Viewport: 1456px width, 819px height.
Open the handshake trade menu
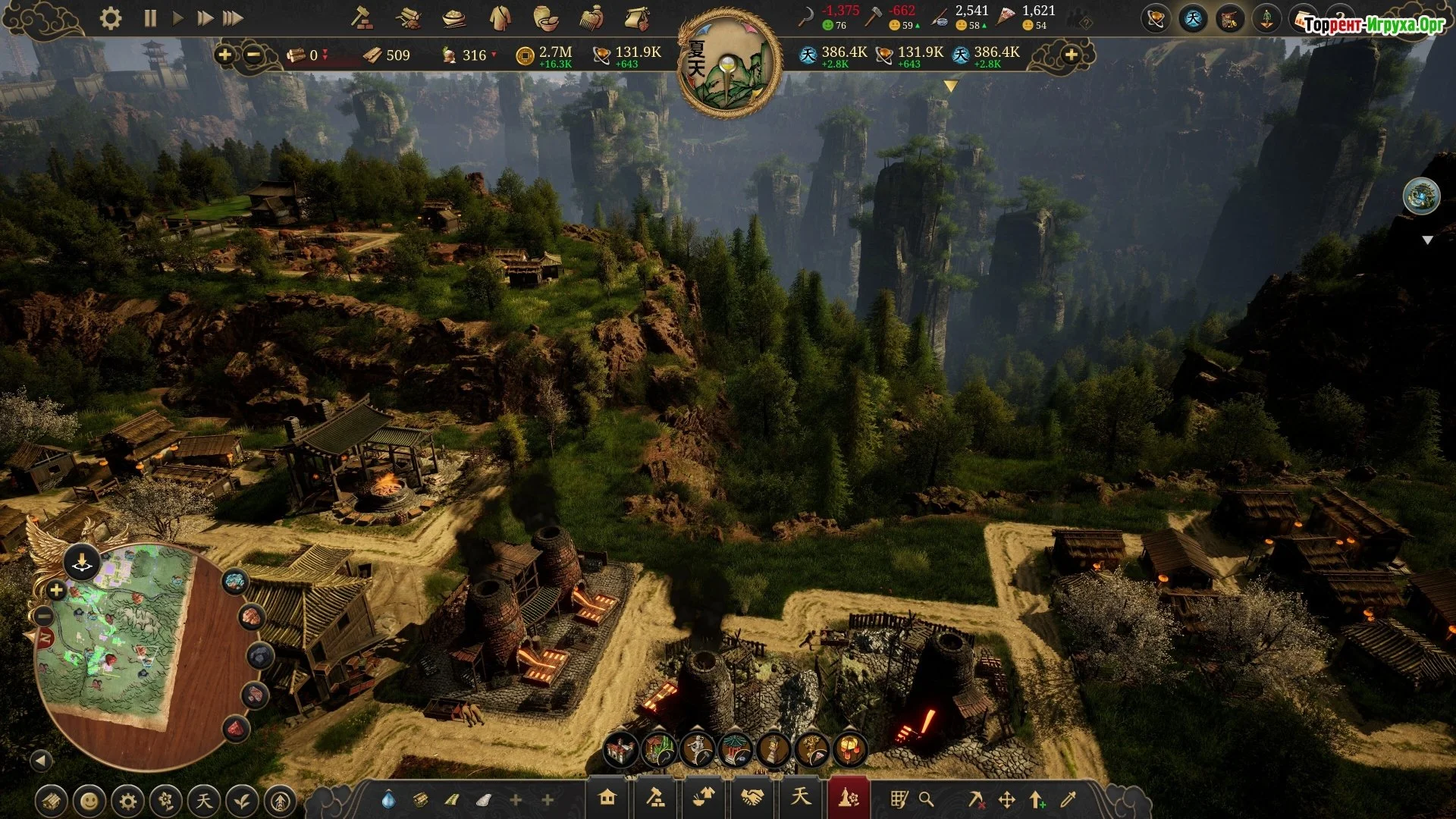pos(752,798)
